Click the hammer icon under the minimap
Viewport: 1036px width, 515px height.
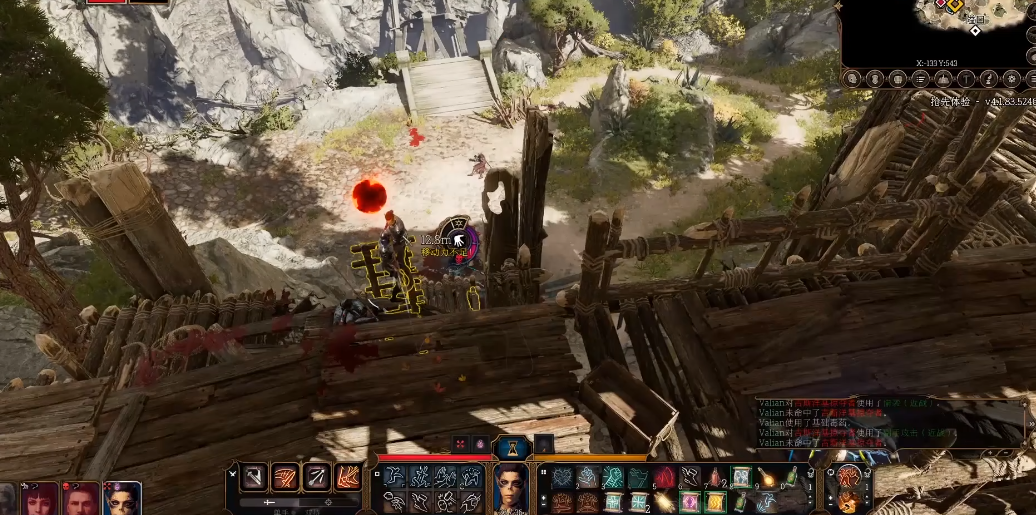tap(965, 78)
